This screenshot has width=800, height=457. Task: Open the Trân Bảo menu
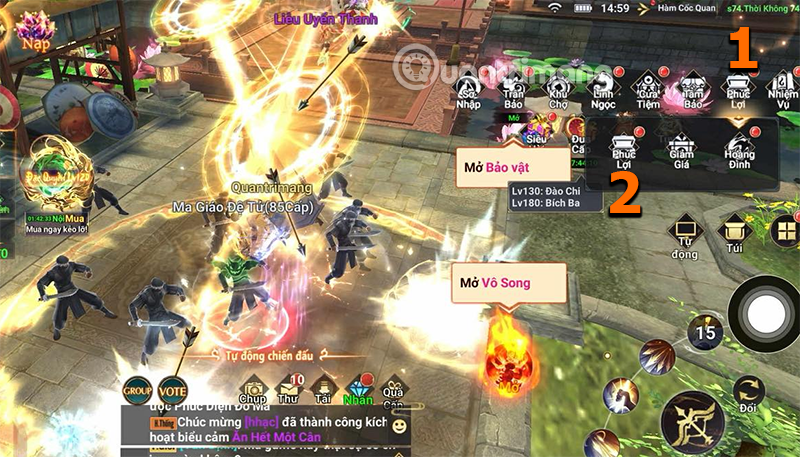coord(514,92)
